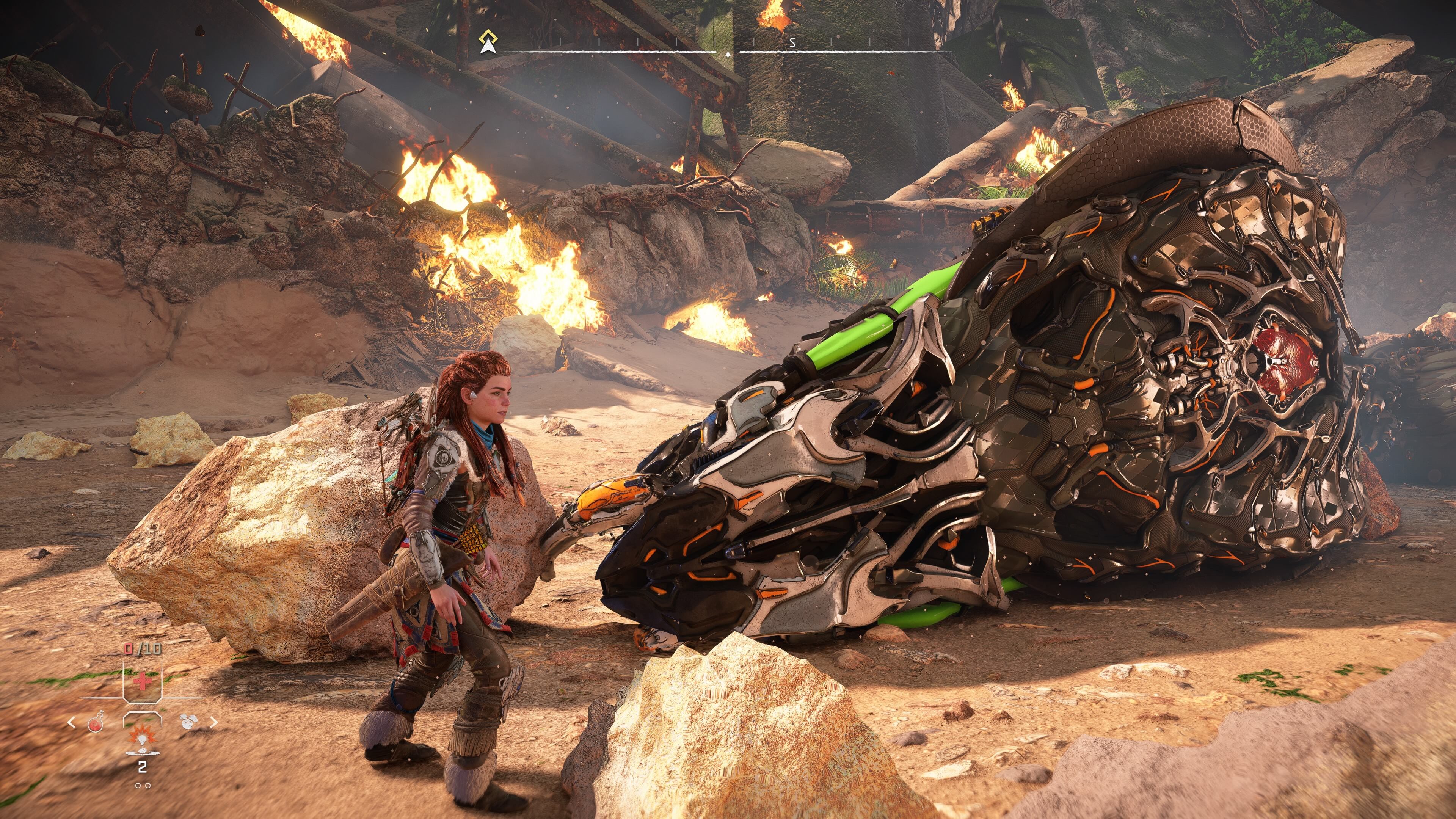Select the red cross medicine pouch icon
Viewport: 1456px width, 819px height.
pyautogui.click(x=143, y=682)
